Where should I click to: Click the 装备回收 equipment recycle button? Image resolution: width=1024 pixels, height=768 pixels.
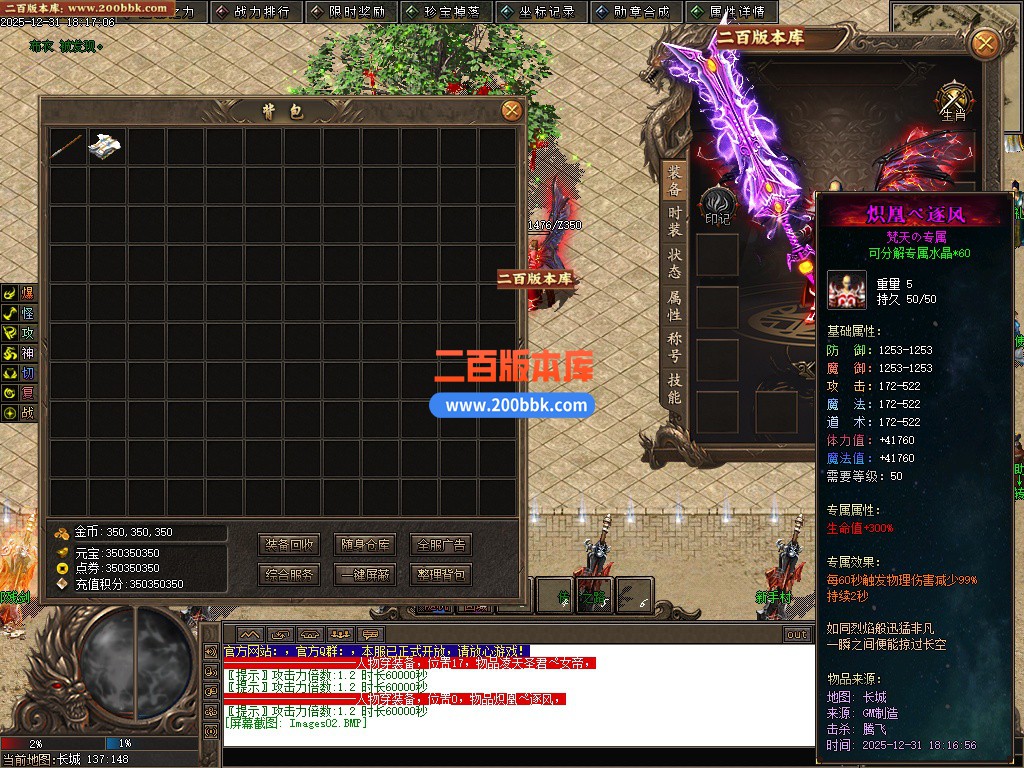pyautogui.click(x=290, y=545)
